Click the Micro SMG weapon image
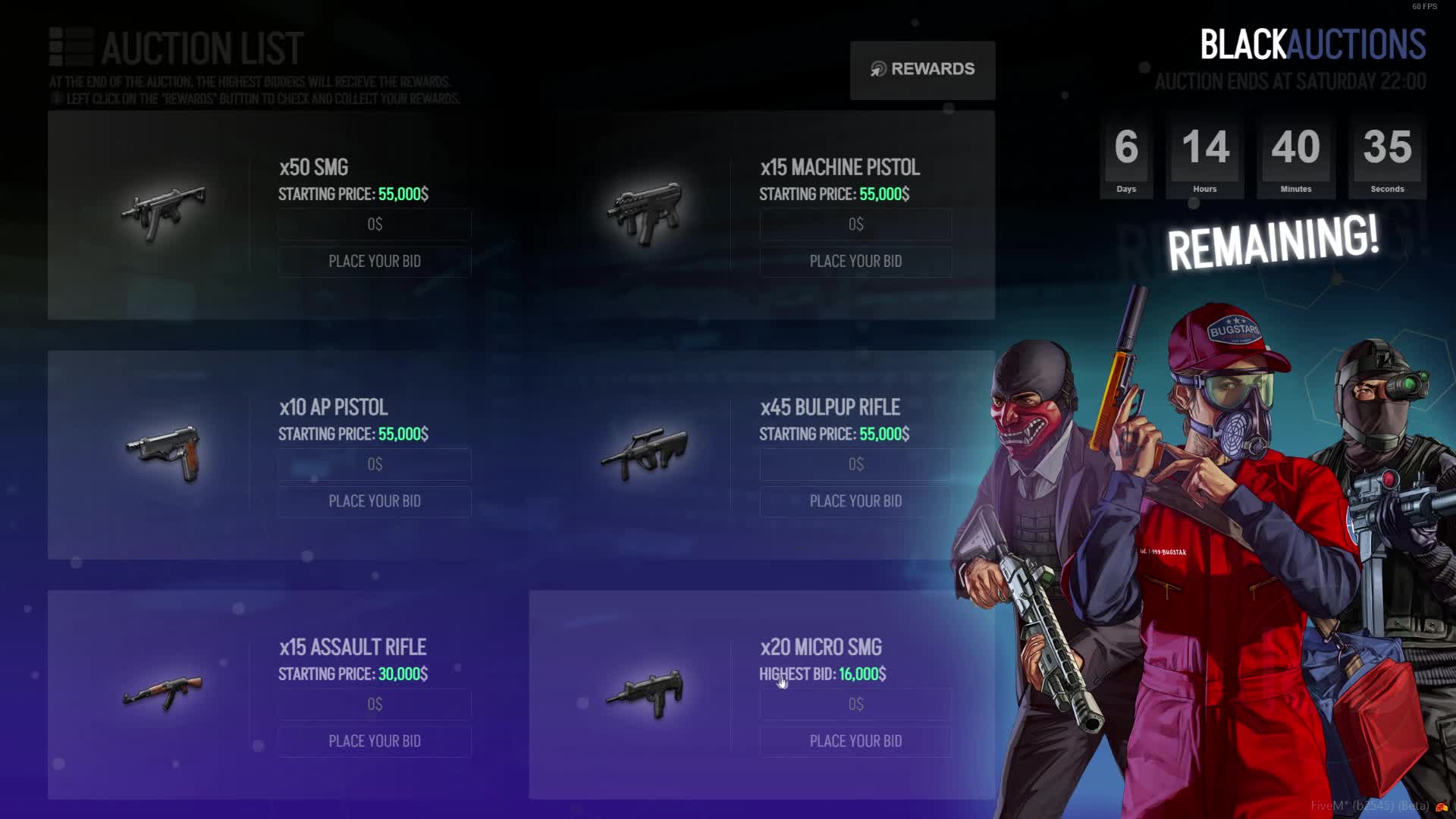 point(645,692)
